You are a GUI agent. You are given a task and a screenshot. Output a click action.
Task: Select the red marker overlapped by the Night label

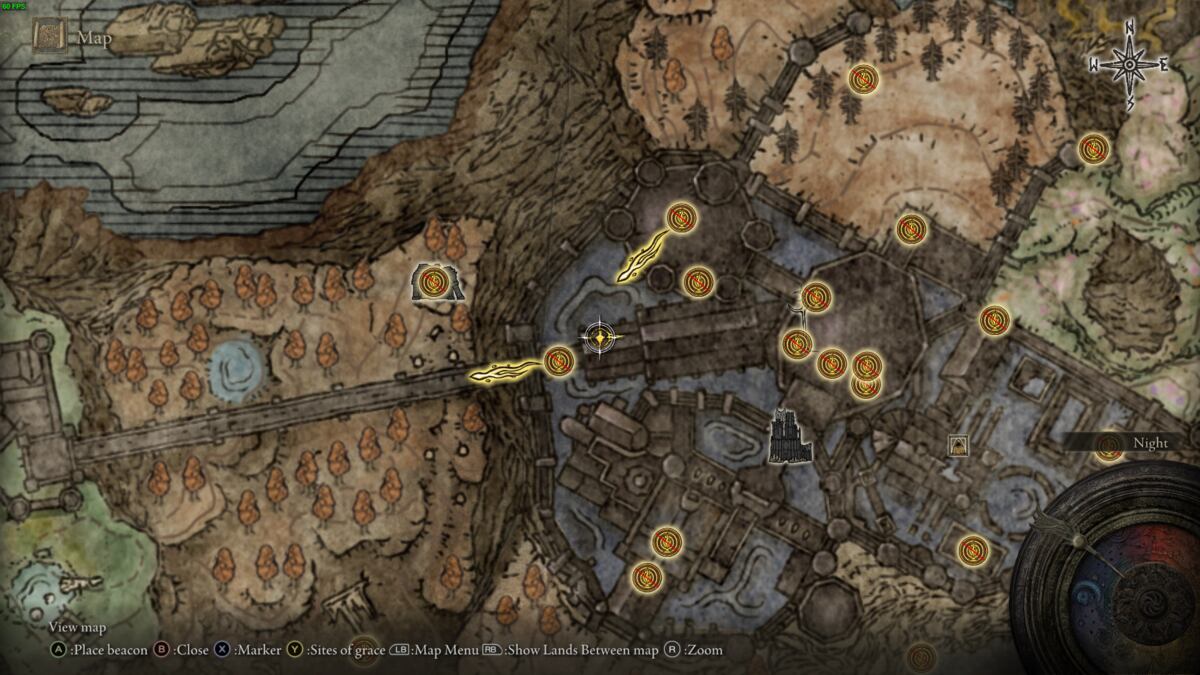pos(1108,448)
